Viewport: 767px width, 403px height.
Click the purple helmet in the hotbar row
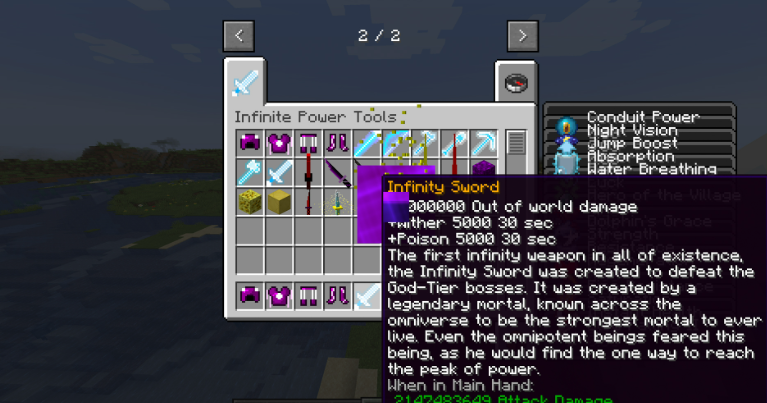[x=249, y=296]
